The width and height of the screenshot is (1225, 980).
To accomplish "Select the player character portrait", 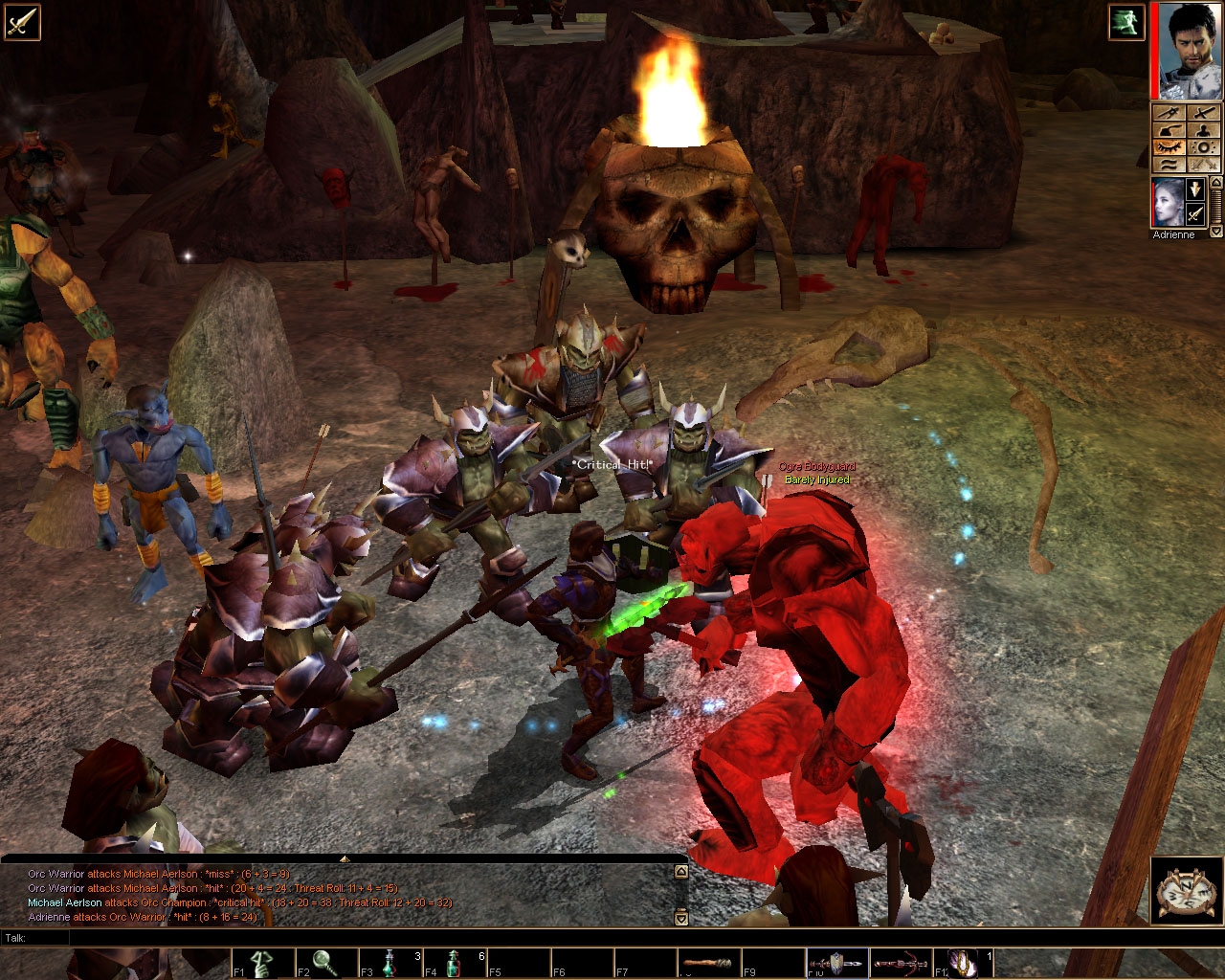I will coord(1186,51).
